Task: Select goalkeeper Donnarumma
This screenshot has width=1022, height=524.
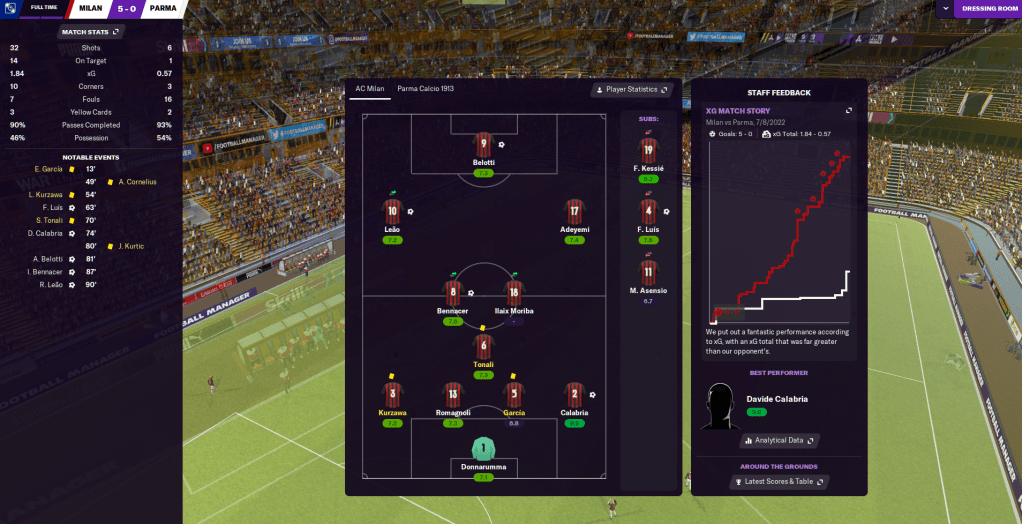Action: point(484,449)
